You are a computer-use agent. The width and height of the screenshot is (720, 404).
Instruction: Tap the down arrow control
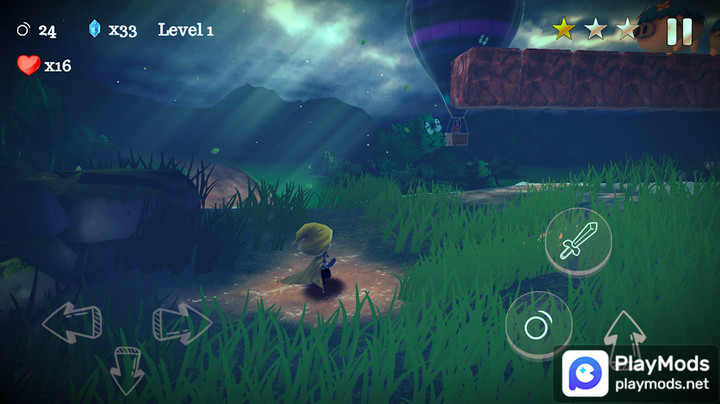[127, 368]
